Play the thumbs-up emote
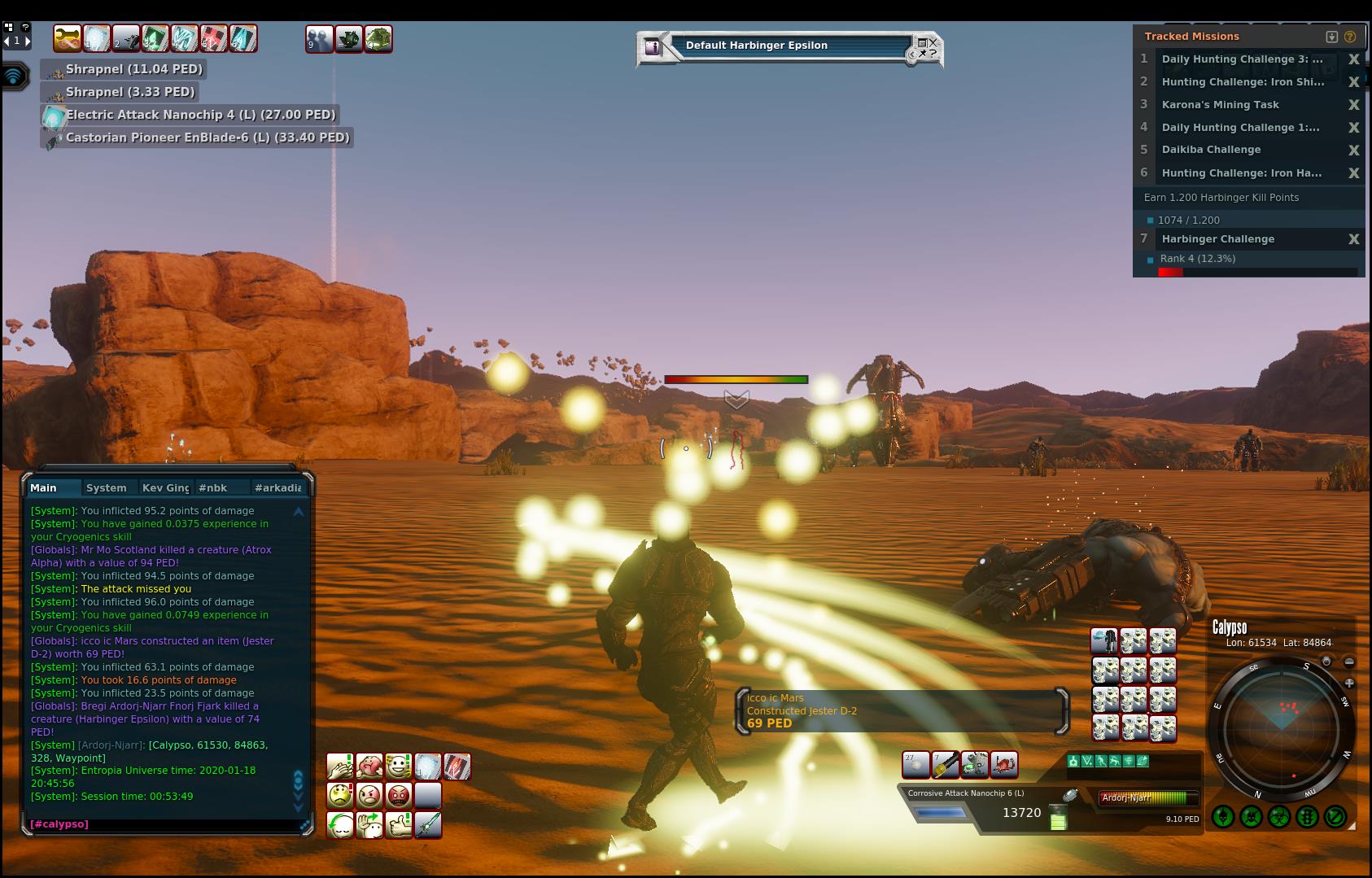The height and width of the screenshot is (878, 1372). point(399,825)
